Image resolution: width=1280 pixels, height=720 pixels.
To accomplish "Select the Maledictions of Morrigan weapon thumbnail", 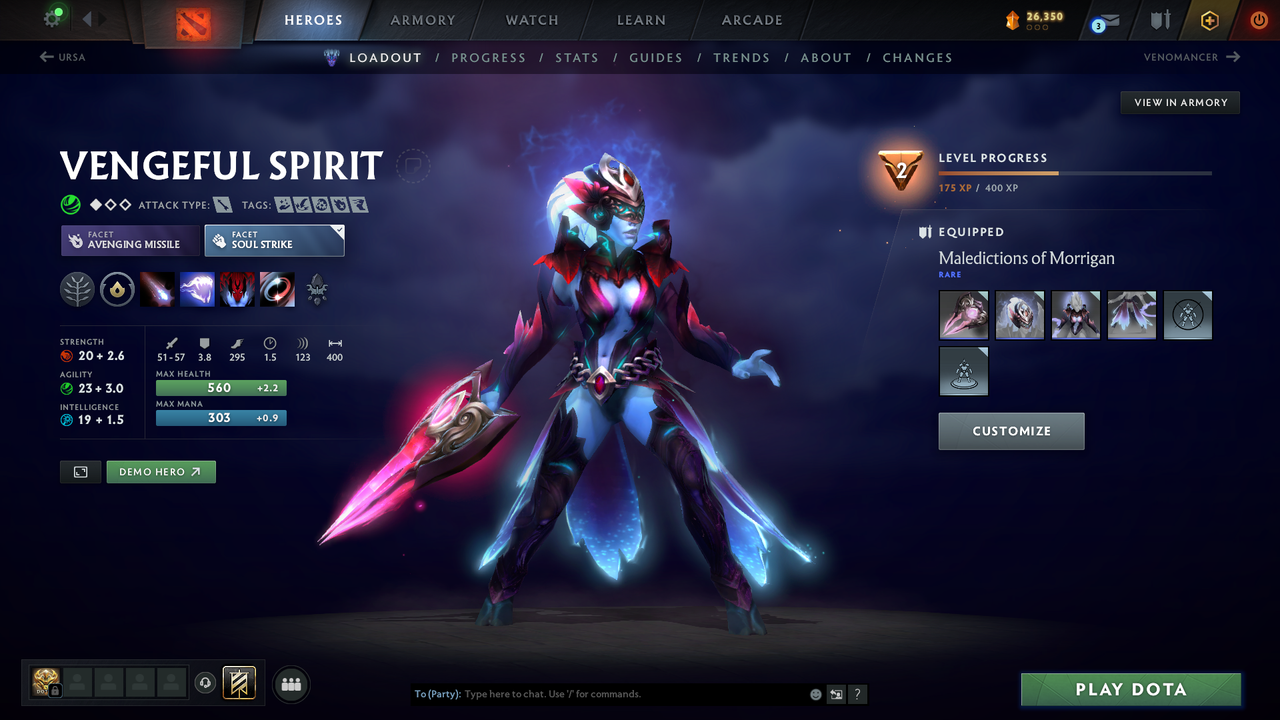I will 963,315.
